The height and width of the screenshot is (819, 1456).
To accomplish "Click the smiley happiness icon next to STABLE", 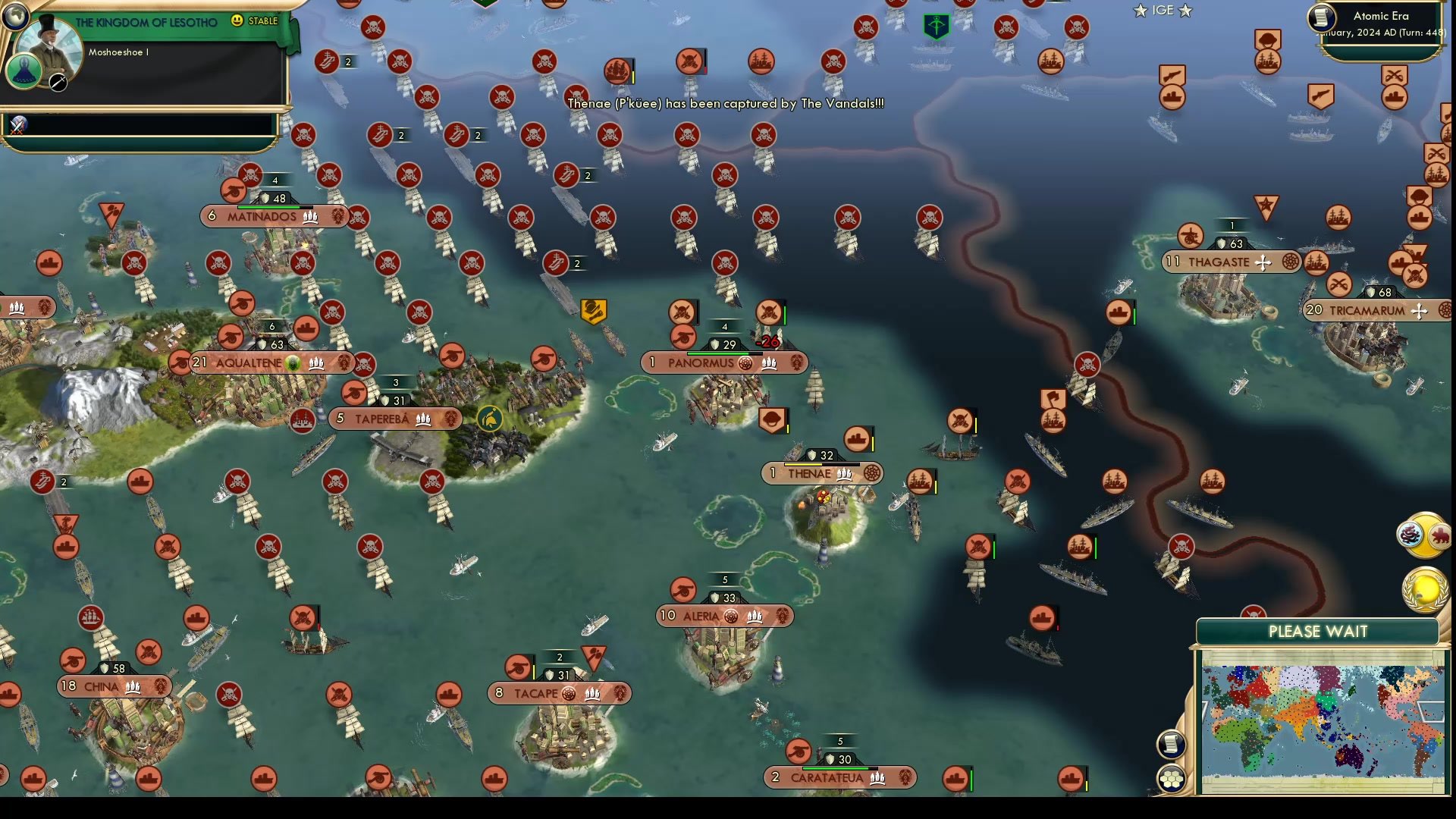I will coord(237,21).
